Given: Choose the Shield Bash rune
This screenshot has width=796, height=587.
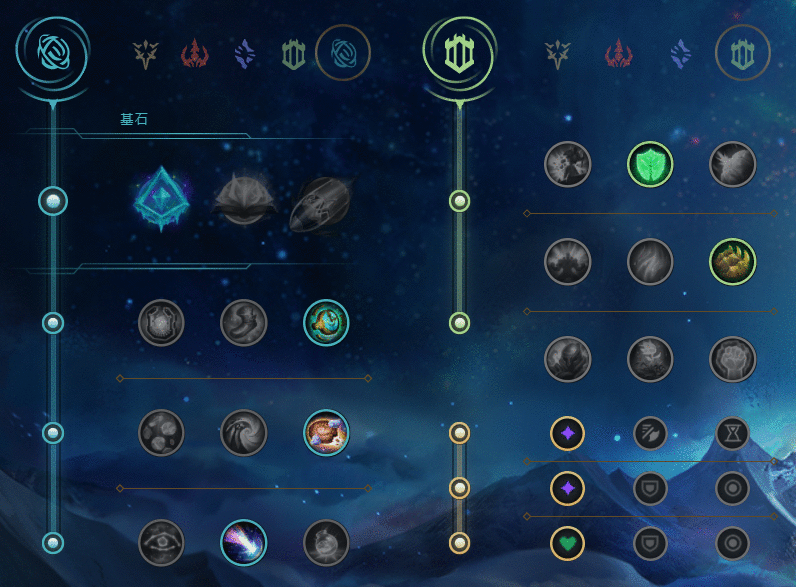Looking at the screenshot, I should click(732, 164).
